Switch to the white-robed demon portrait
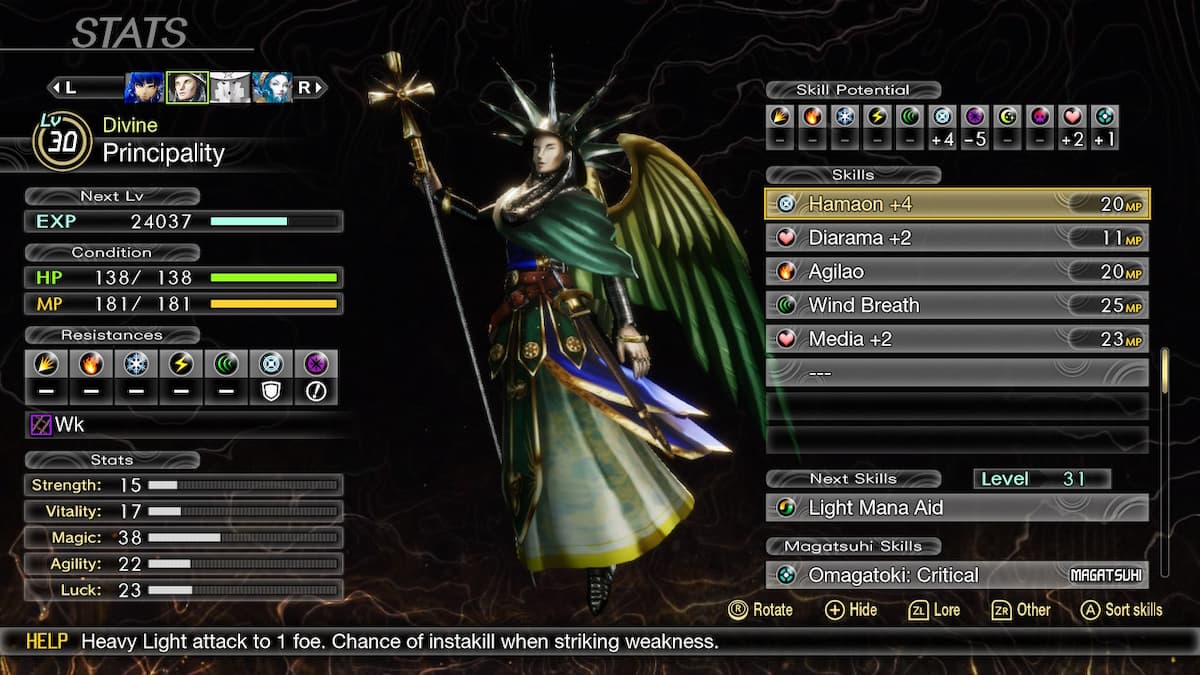Screen dimensions: 1200x675 [230, 88]
